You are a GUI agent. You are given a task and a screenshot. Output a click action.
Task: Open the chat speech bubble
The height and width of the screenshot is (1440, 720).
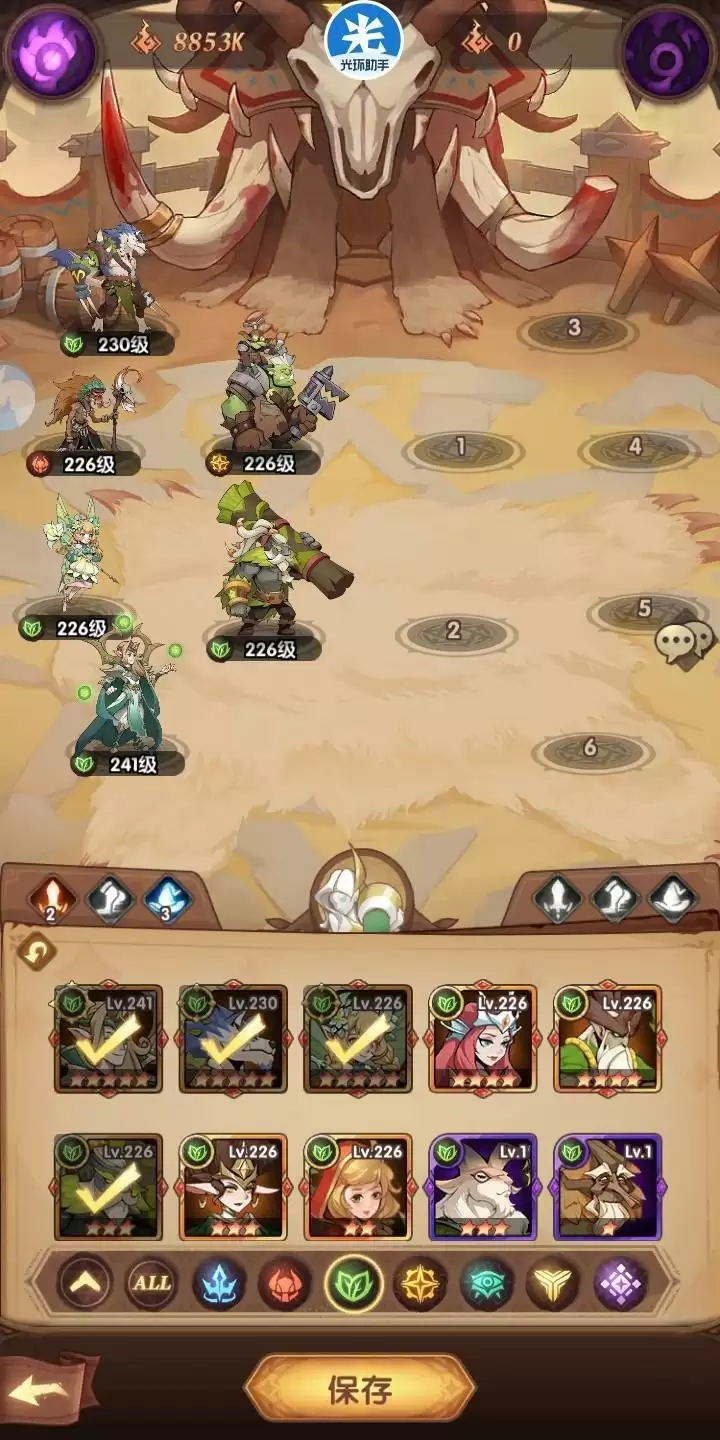pyautogui.click(x=685, y=640)
